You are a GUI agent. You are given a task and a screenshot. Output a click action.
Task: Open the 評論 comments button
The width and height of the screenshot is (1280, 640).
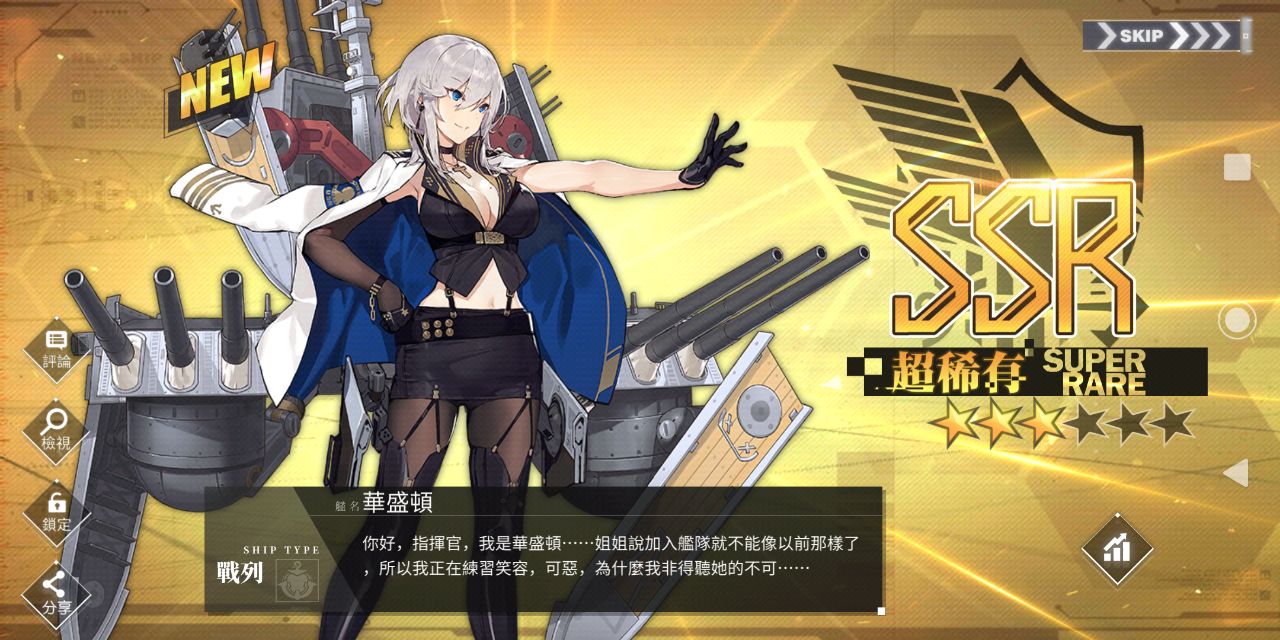point(57,349)
